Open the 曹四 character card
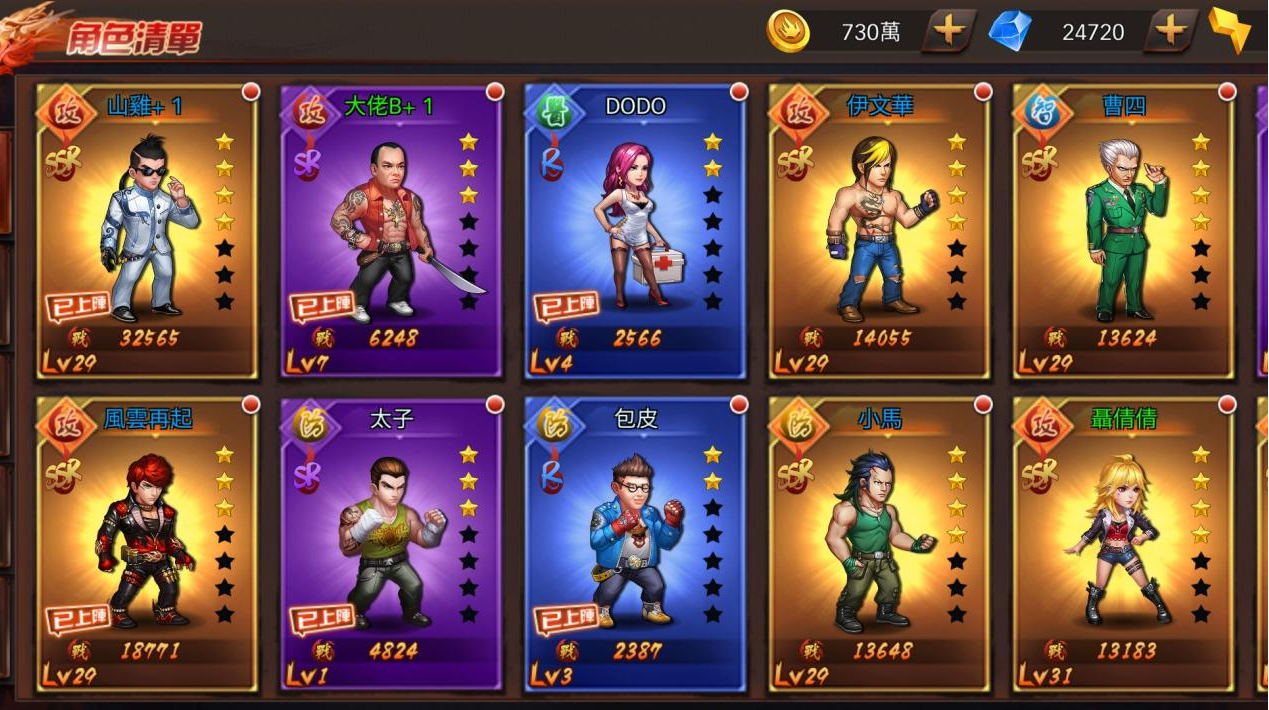The height and width of the screenshot is (710, 1269). click(1123, 232)
